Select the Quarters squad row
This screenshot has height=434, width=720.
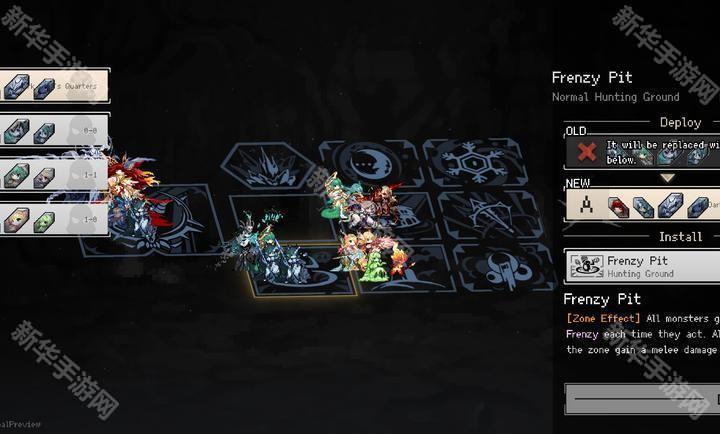[x=55, y=86]
